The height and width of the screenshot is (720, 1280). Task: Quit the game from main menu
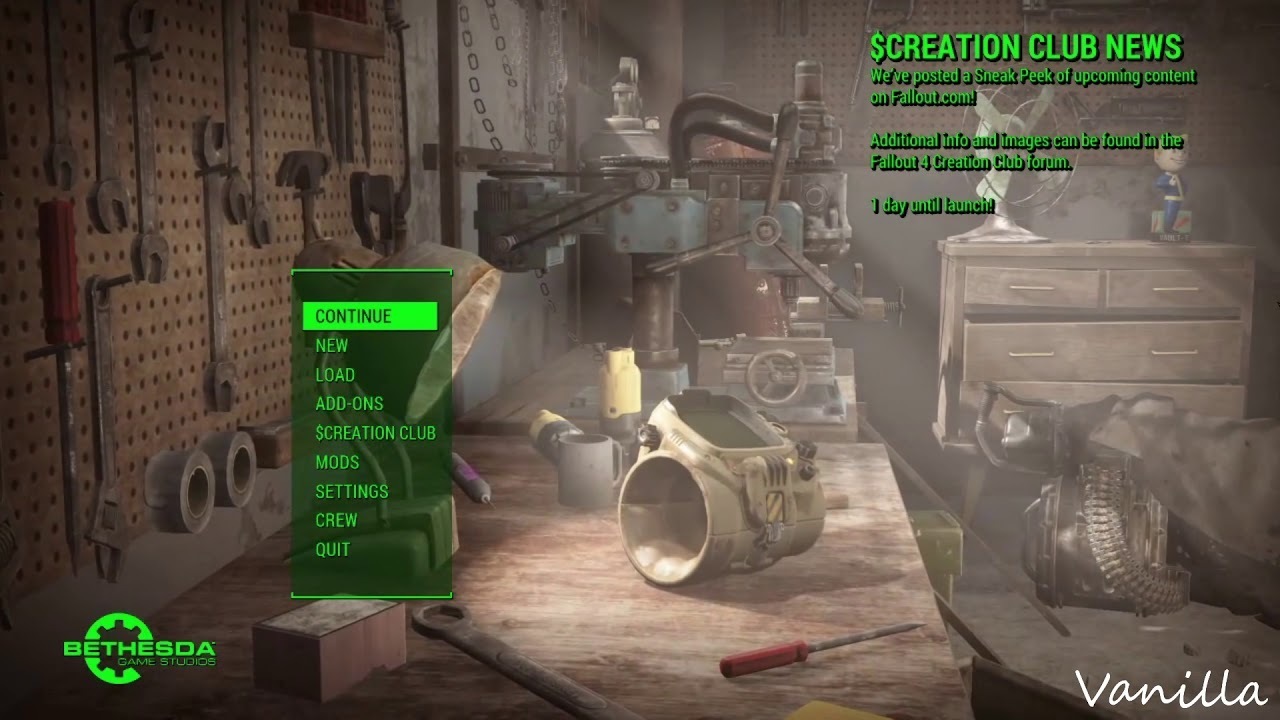pyautogui.click(x=333, y=549)
